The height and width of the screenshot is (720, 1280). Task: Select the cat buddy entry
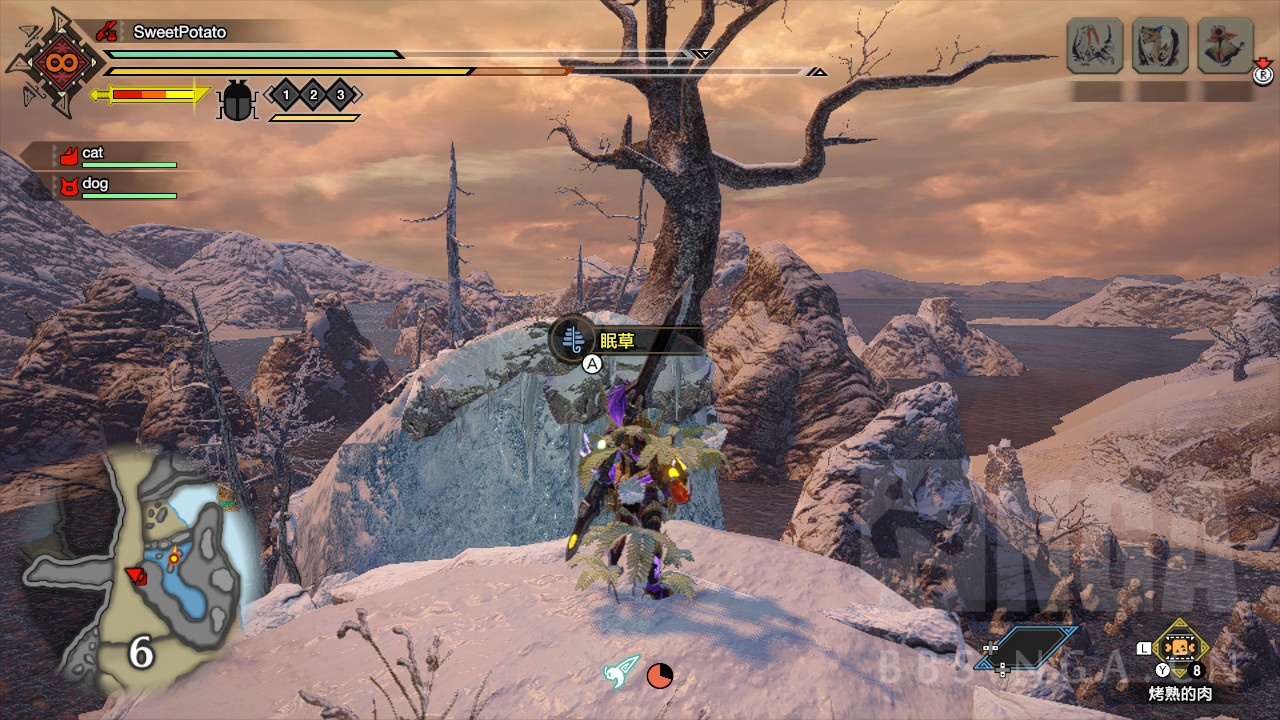92,154
